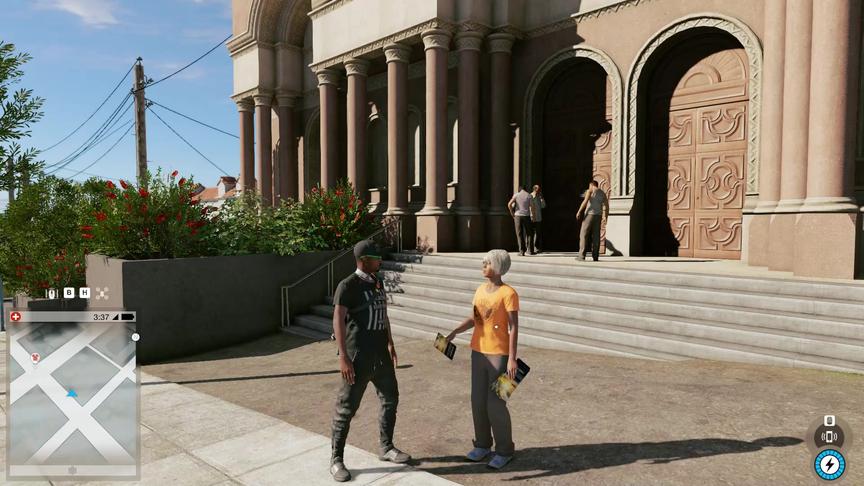Tap the phone home button below the map

coord(72,470)
